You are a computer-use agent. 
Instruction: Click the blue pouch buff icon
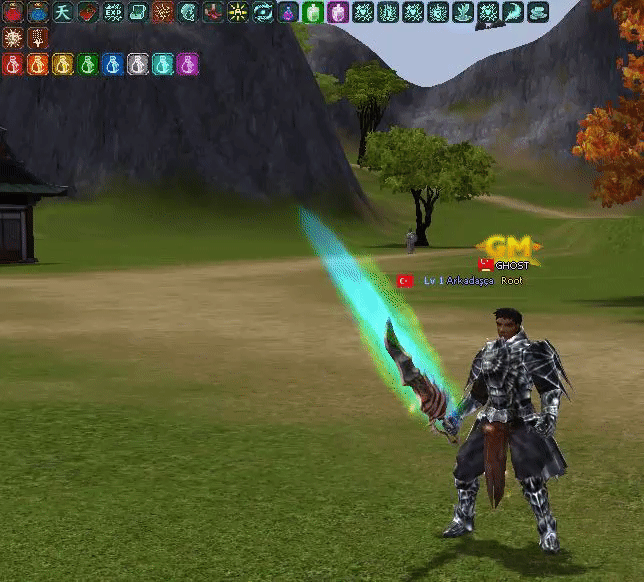(38, 12)
